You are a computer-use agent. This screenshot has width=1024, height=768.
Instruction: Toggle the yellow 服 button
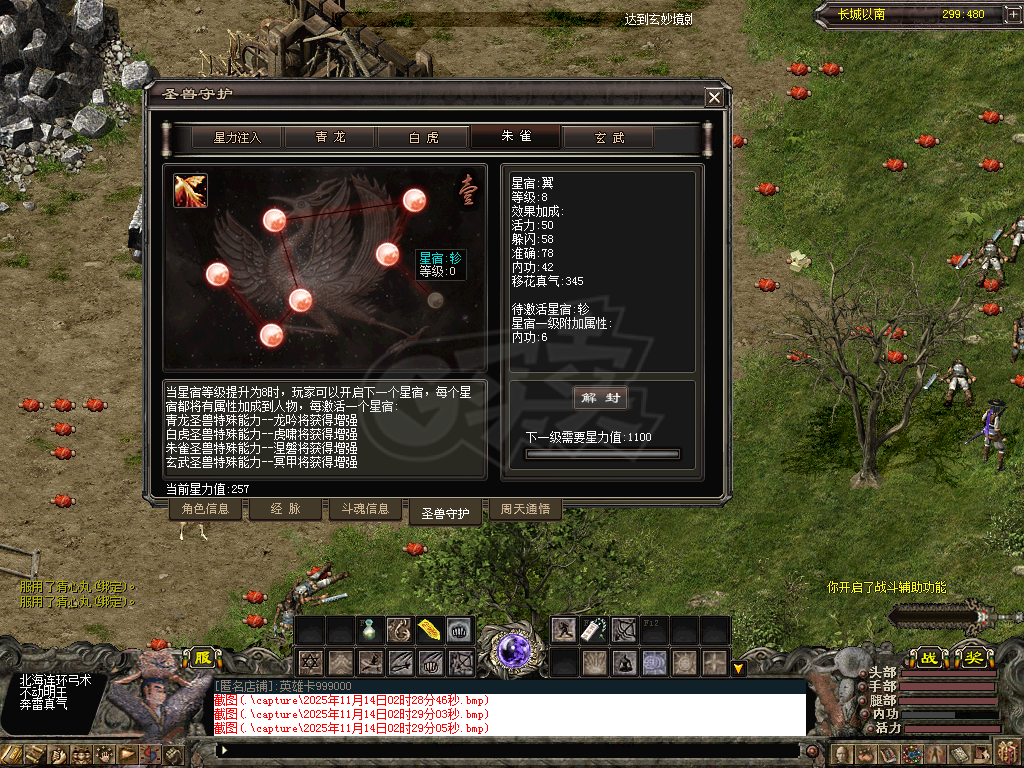click(x=202, y=658)
